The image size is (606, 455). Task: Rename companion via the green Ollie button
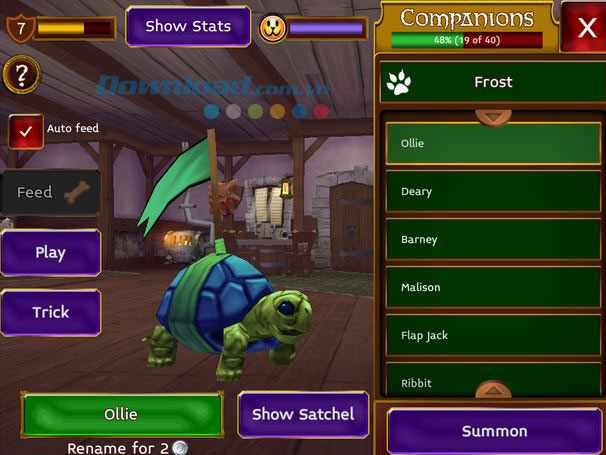pos(121,414)
